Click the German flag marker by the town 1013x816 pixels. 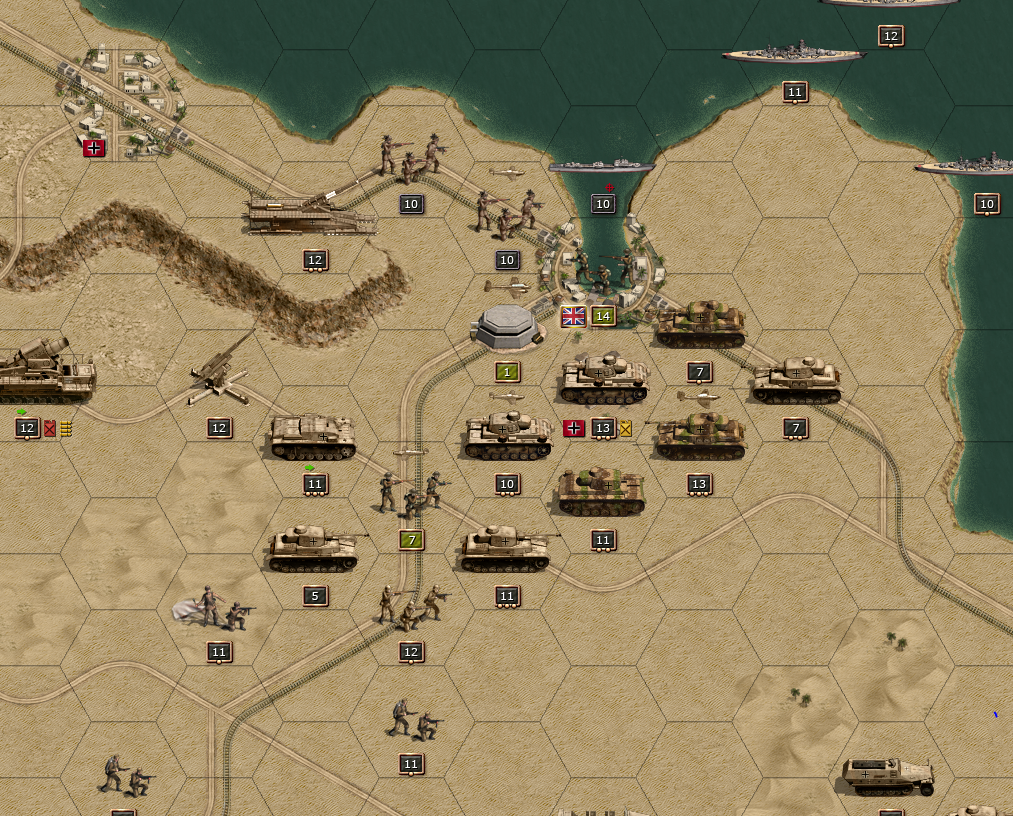[94, 148]
